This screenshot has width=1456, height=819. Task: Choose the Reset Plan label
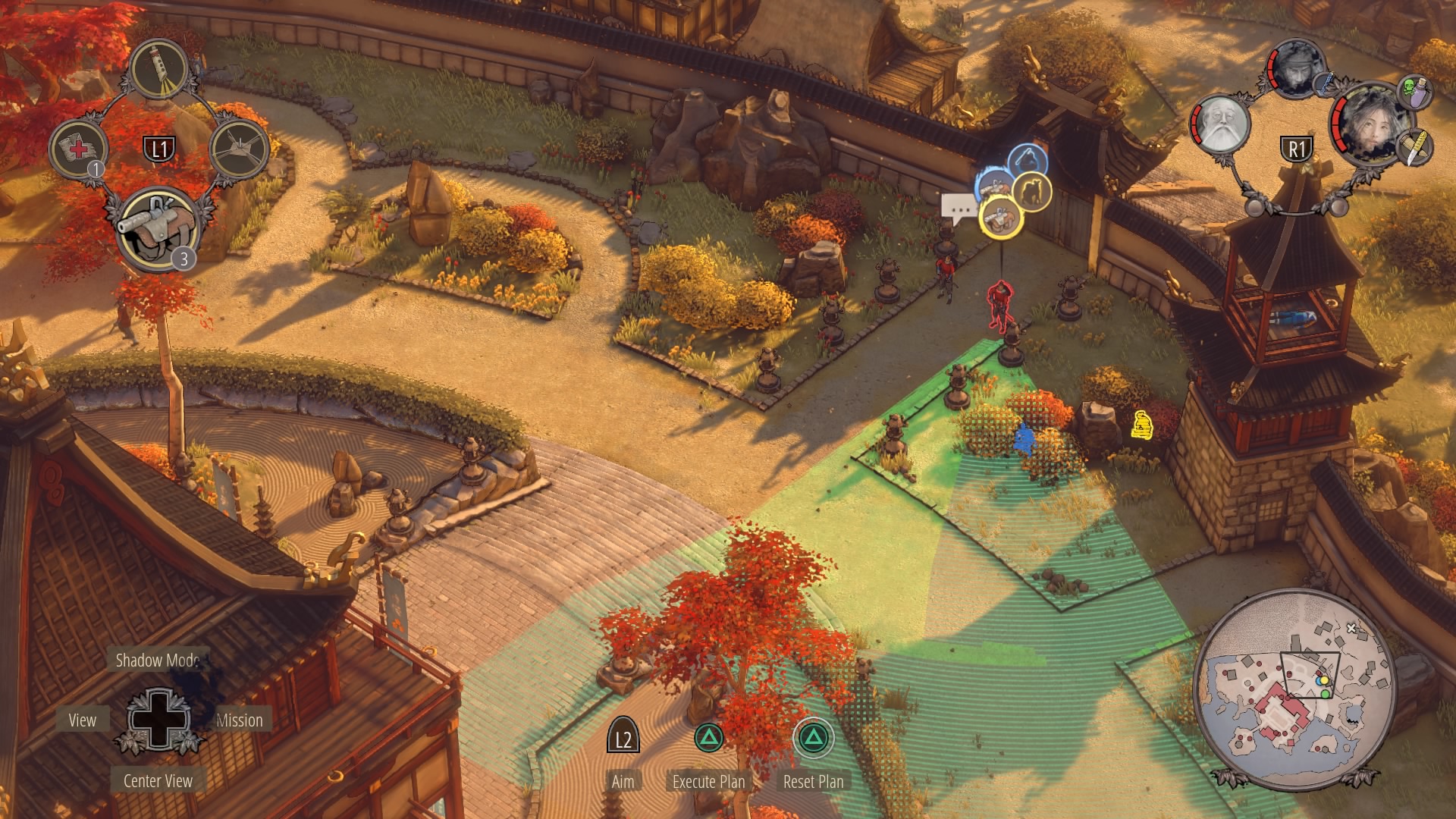click(813, 781)
